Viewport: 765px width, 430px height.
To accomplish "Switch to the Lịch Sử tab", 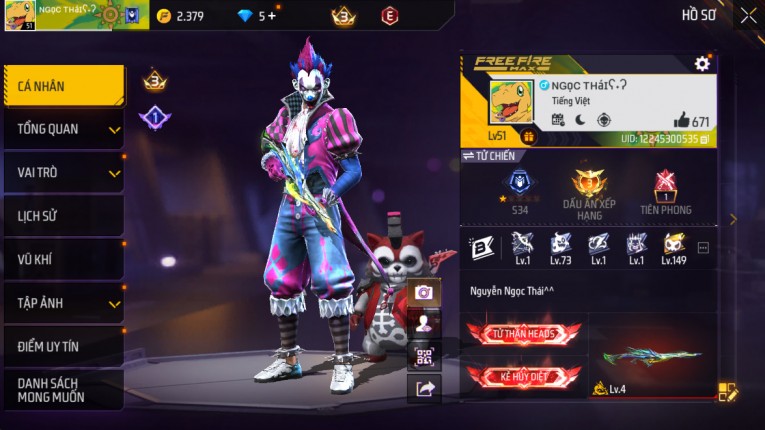I will [x=64, y=216].
